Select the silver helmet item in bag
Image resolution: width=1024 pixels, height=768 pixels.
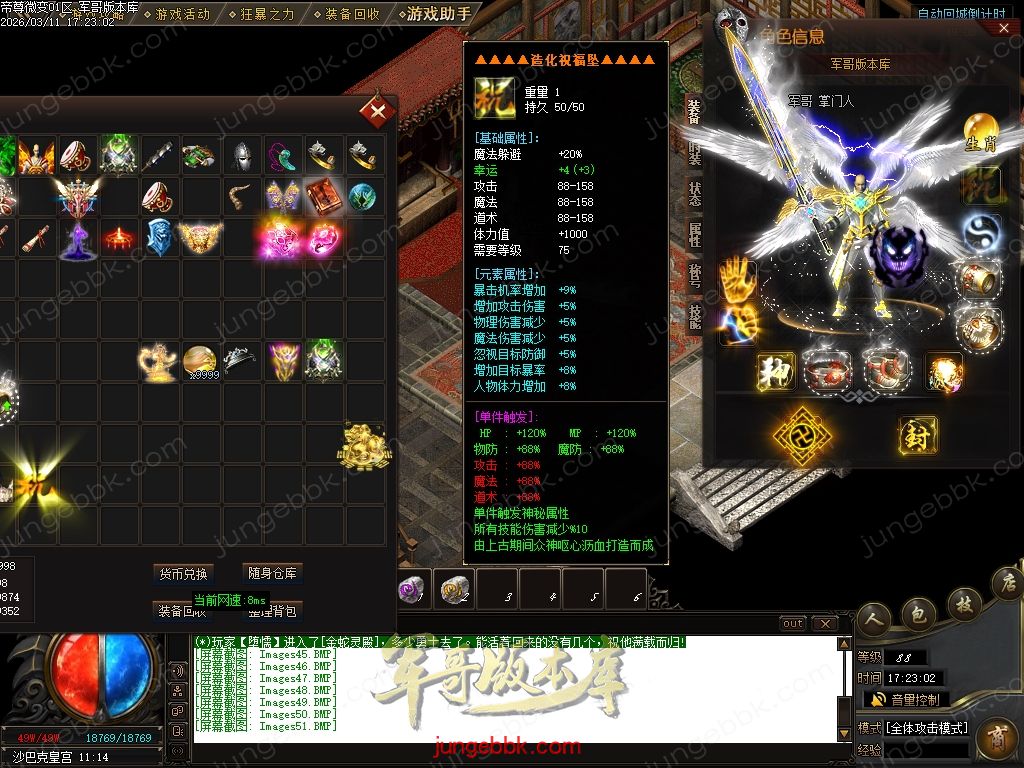point(241,155)
